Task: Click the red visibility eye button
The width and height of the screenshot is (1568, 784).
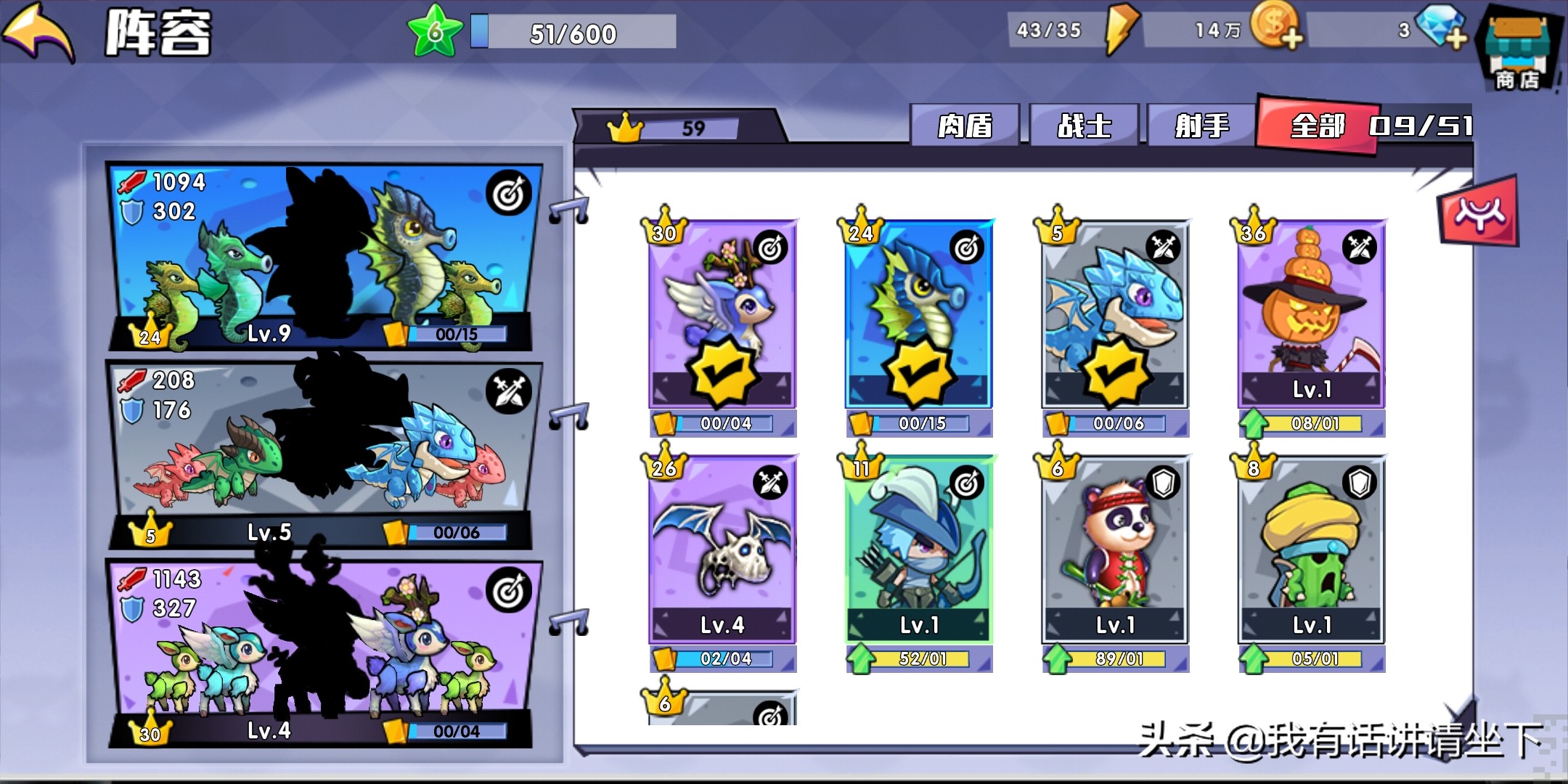Action: 1479,212
